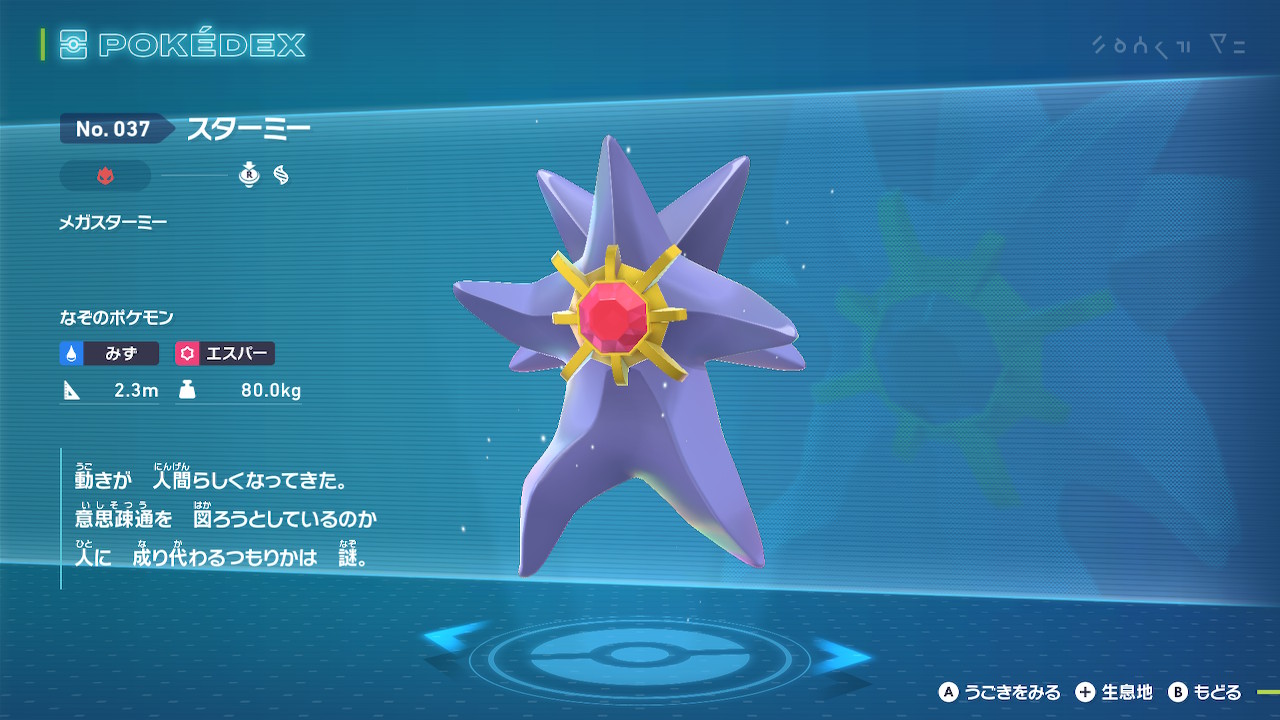
Task: Choose the Mega Evolution DNA icon
Action: [x=281, y=176]
